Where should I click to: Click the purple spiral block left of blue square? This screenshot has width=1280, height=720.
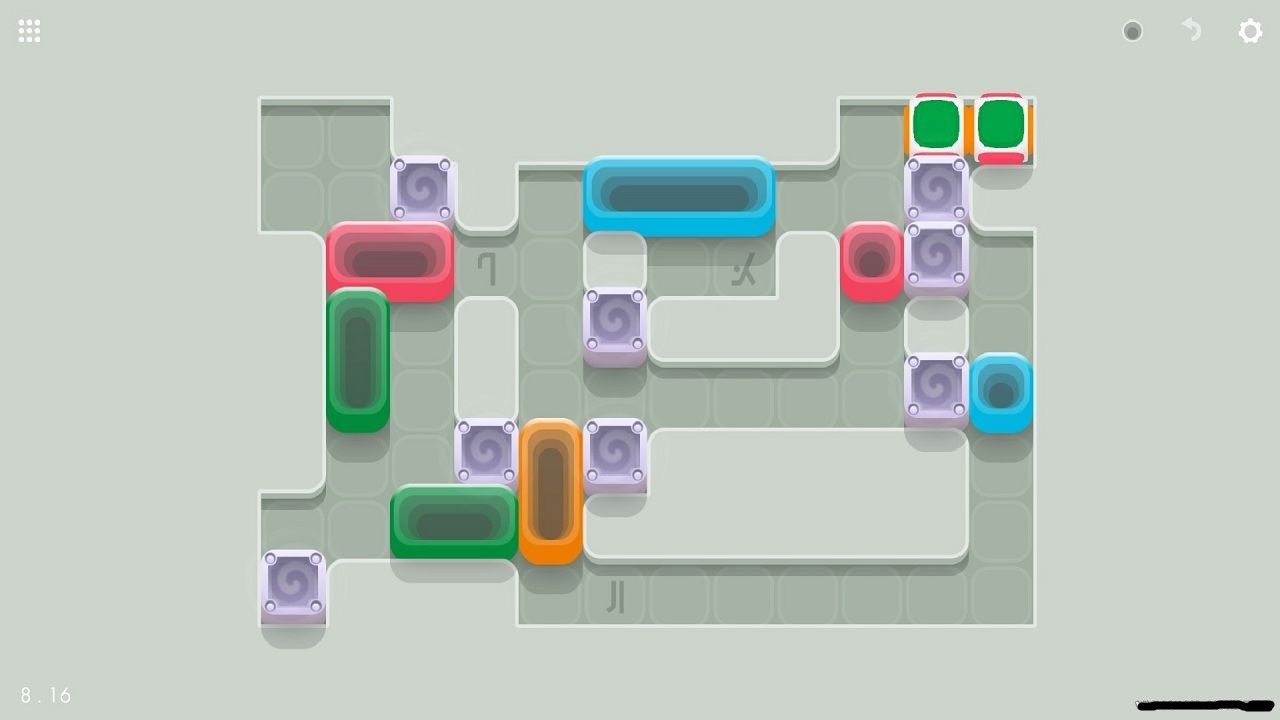tap(938, 388)
